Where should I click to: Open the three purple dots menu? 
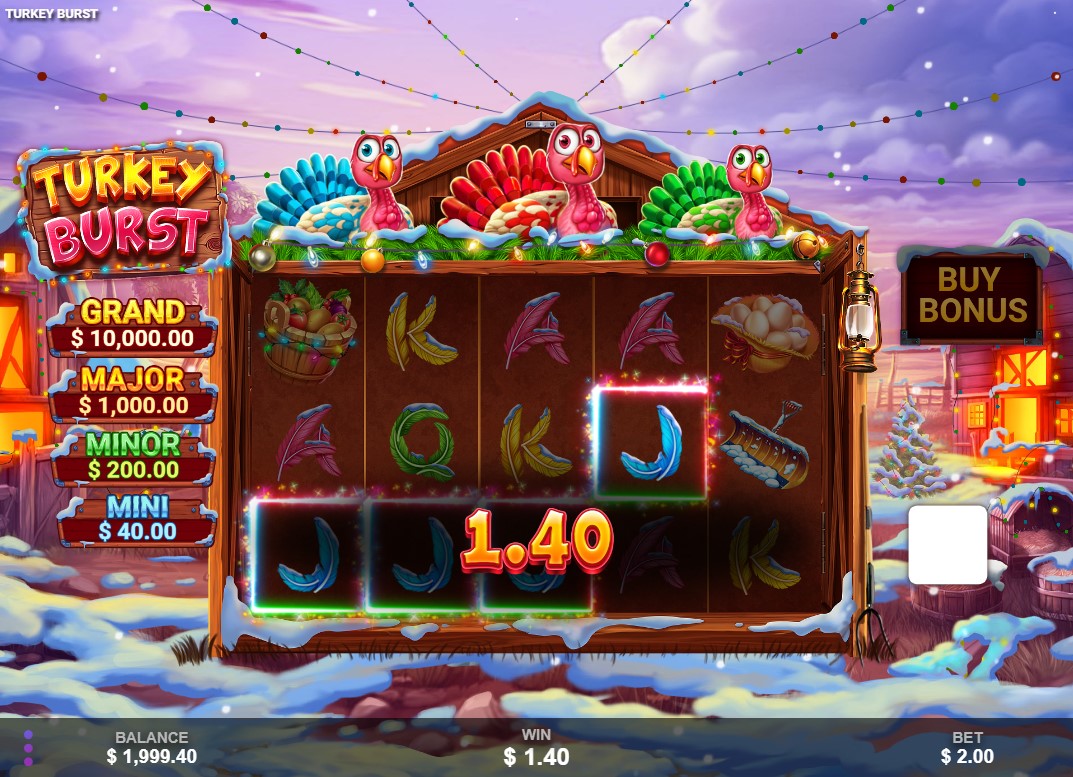click(x=28, y=747)
